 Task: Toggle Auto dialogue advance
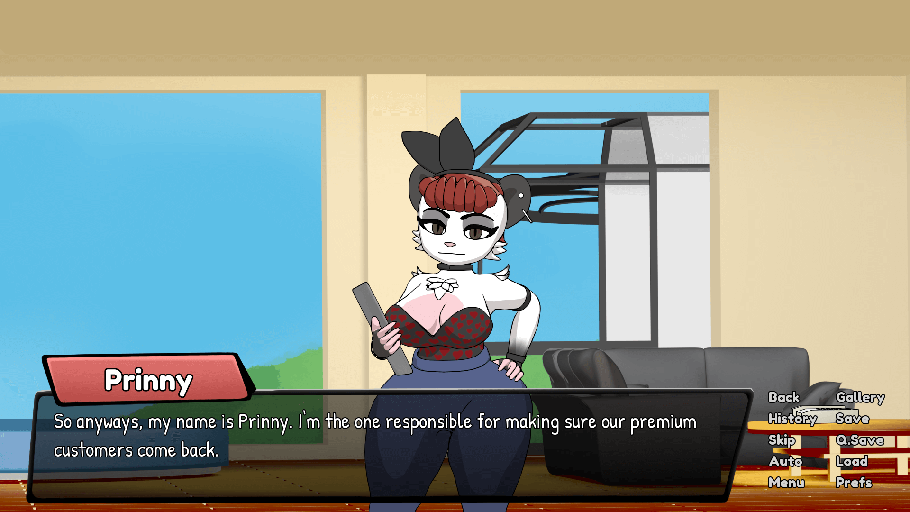785,461
